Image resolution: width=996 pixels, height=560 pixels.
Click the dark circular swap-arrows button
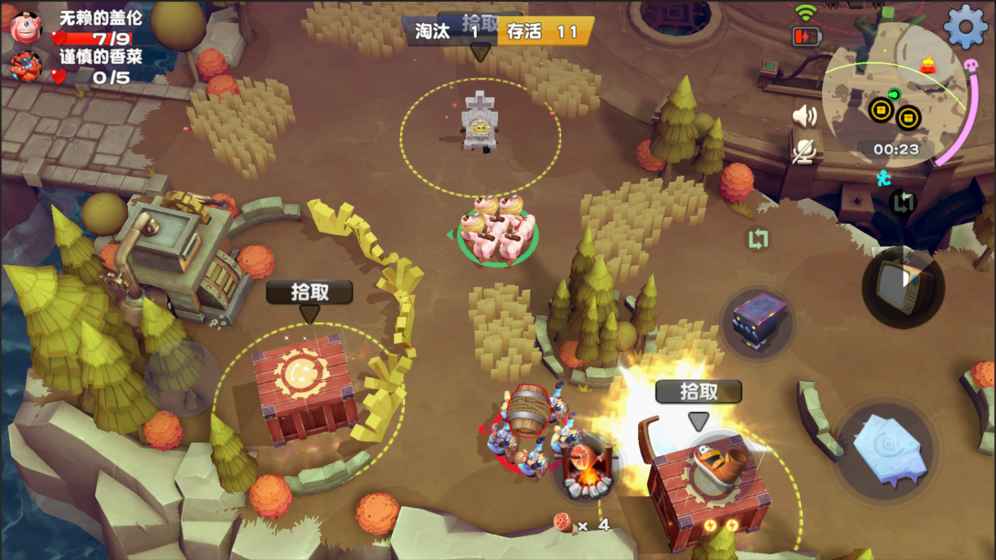tap(903, 203)
